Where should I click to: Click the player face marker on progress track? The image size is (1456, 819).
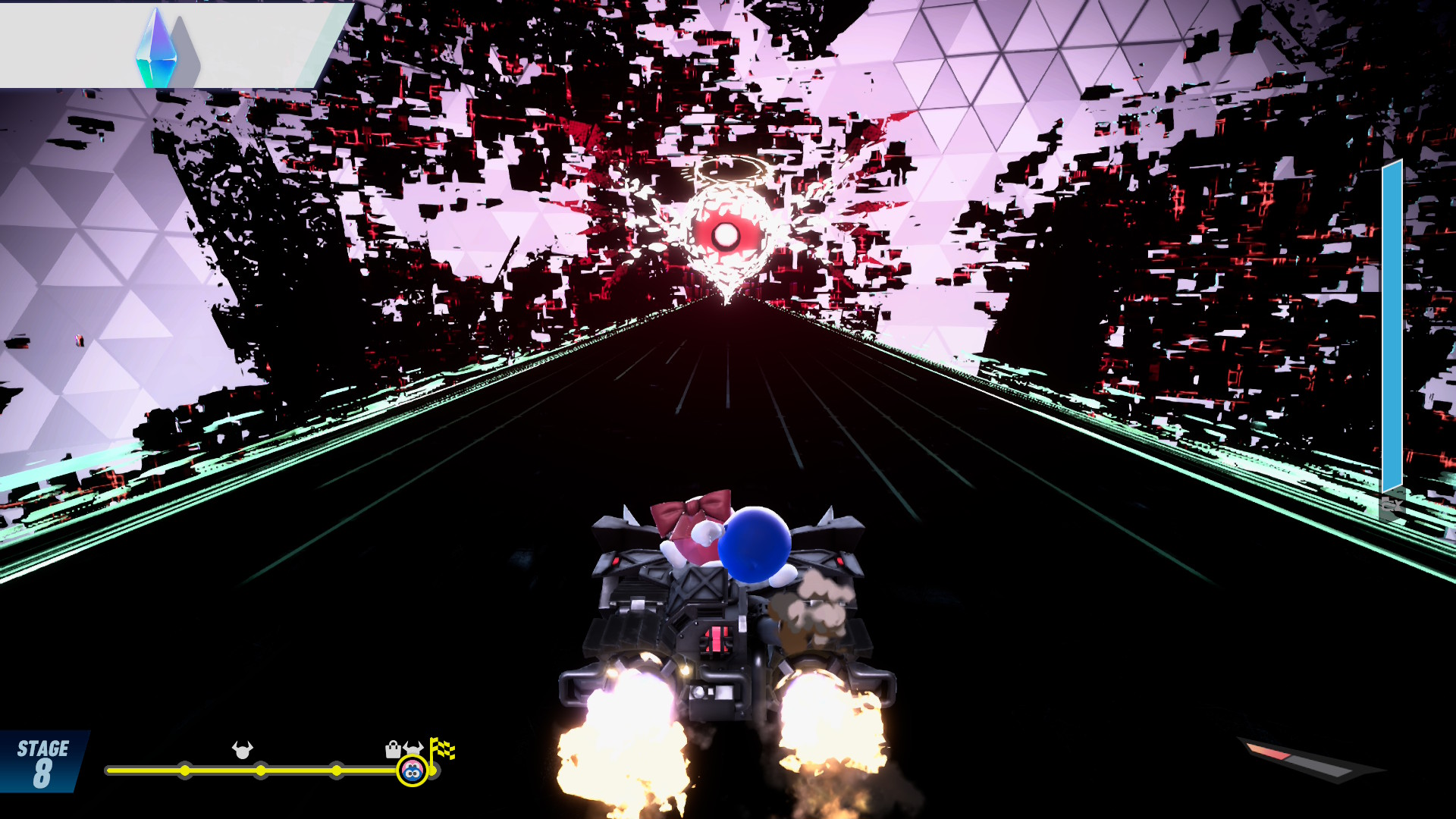pos(412,771)
